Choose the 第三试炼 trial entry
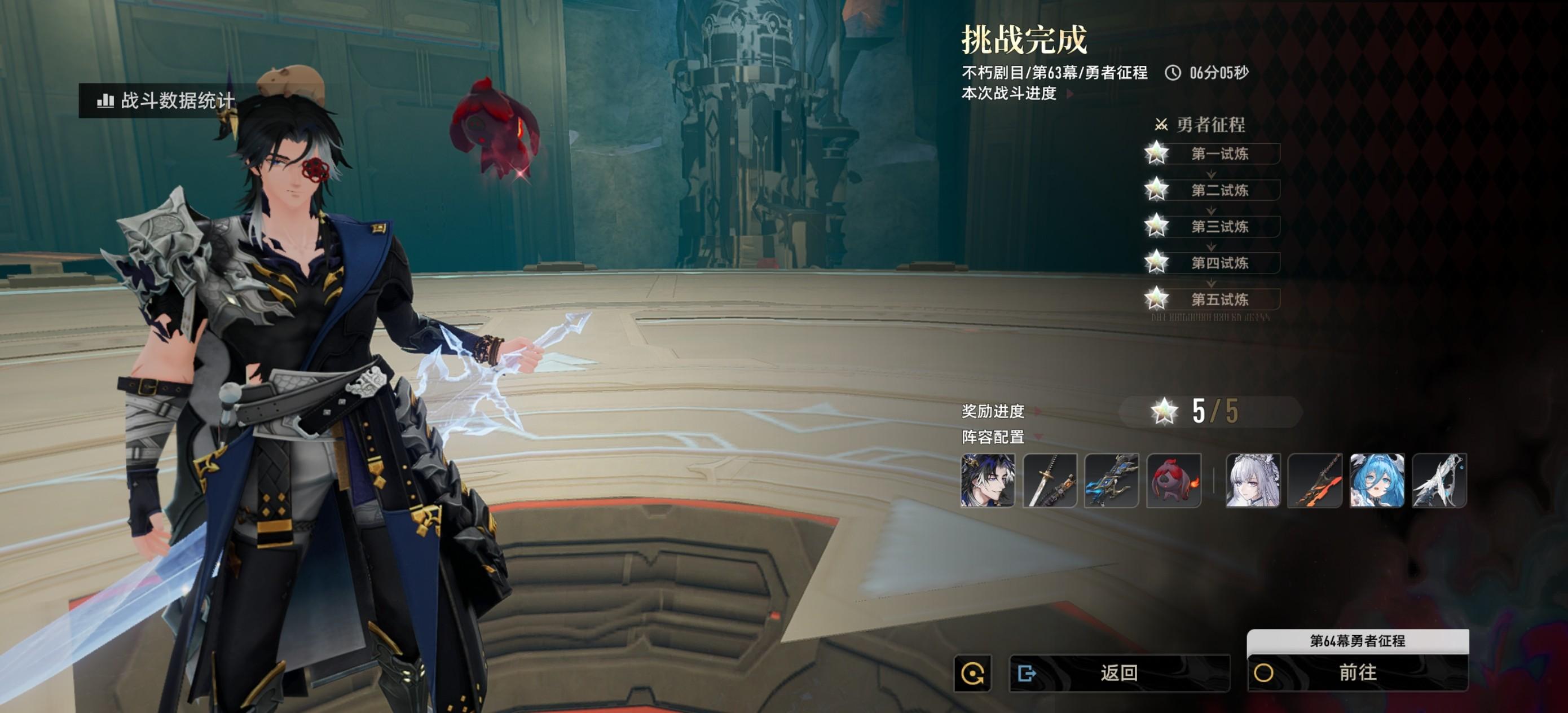Viewport: 1568px width, 713px height. pos(1219,227)
